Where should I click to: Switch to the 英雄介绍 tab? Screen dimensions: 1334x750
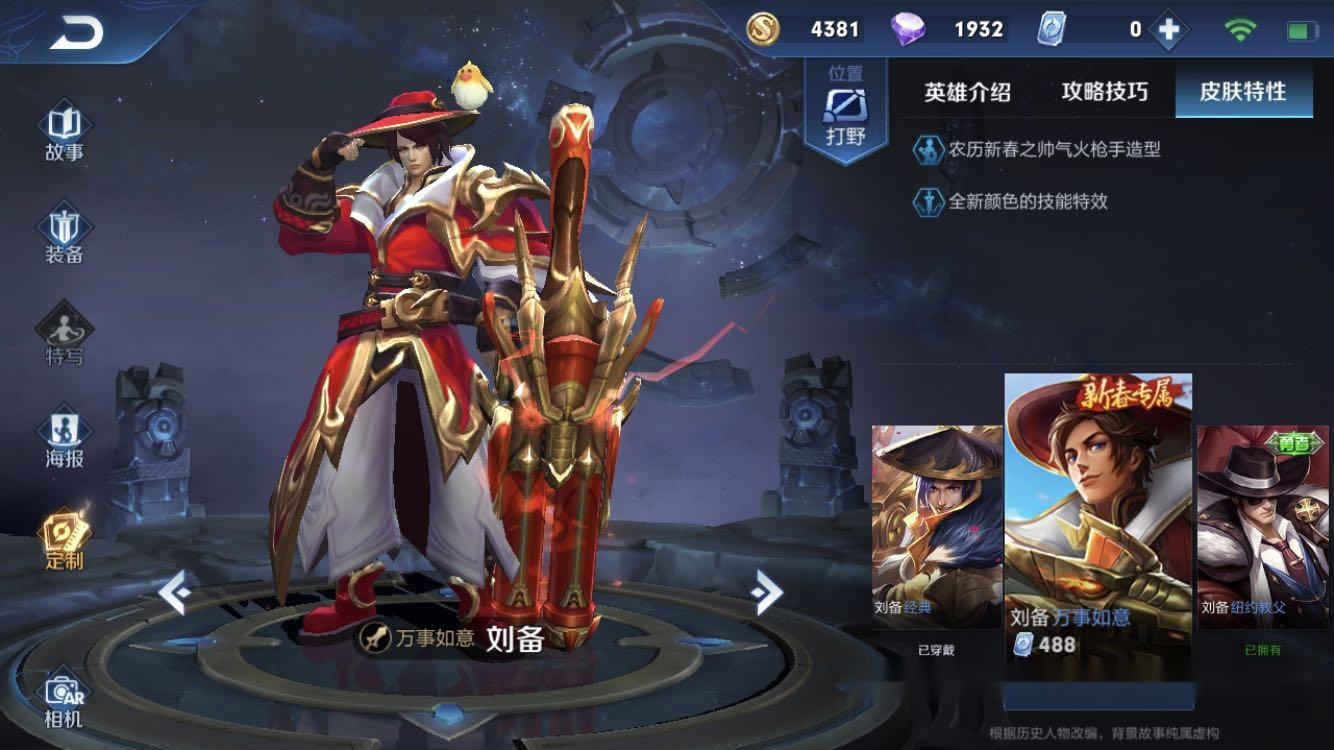coord(968,91)
